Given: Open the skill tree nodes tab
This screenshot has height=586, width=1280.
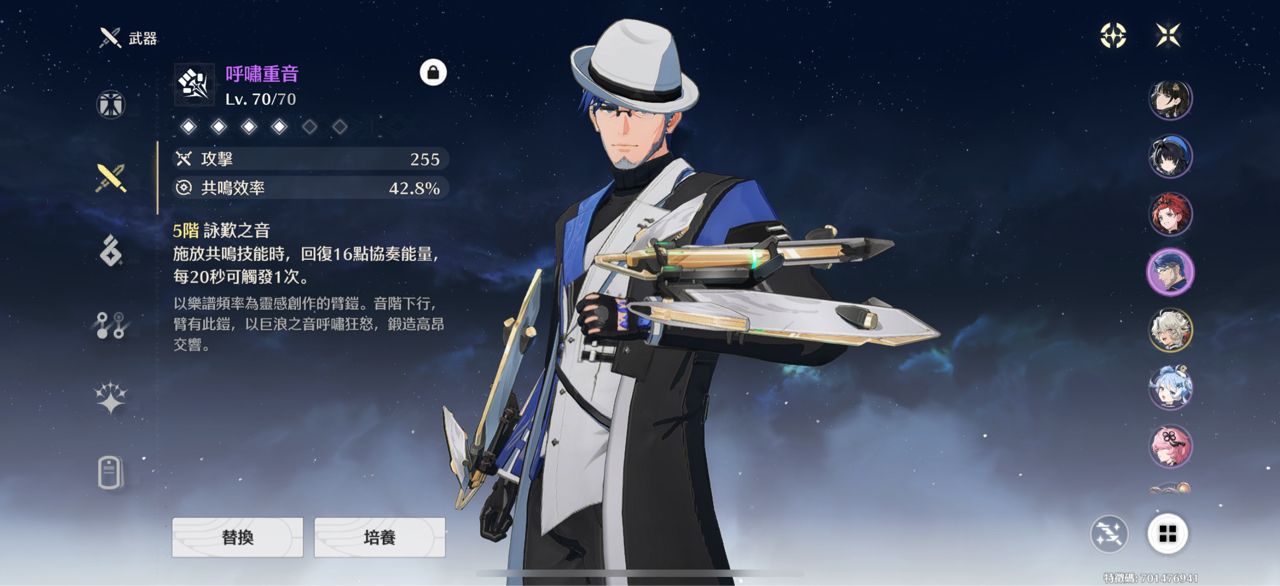Looking at the screenshot, I should [x=111, y=325].
